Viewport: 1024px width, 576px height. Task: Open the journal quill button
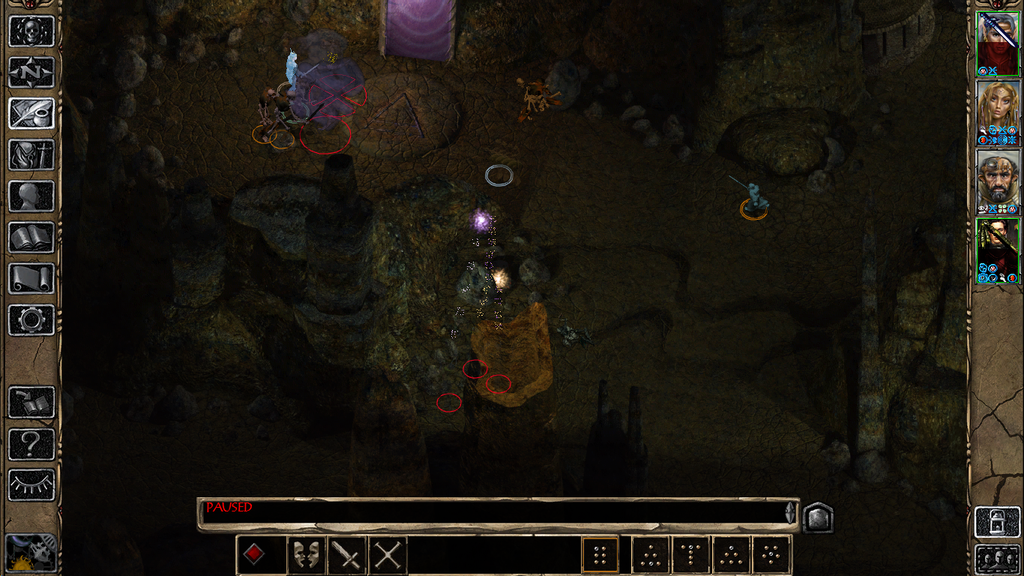[31, 113]
